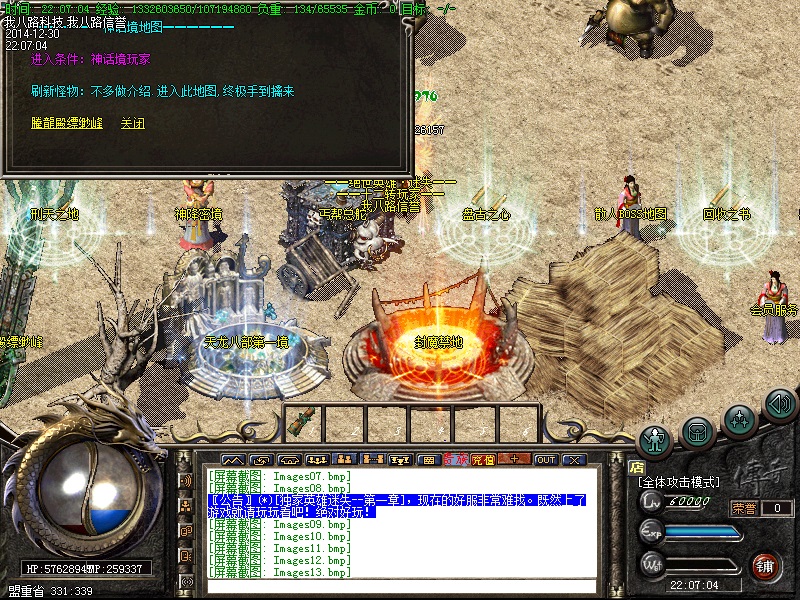Image resolution: width=800 pixels, height=600 pixels.
Task: Select the yellow 腾龍 map entry link
Action: click(66, 124)
